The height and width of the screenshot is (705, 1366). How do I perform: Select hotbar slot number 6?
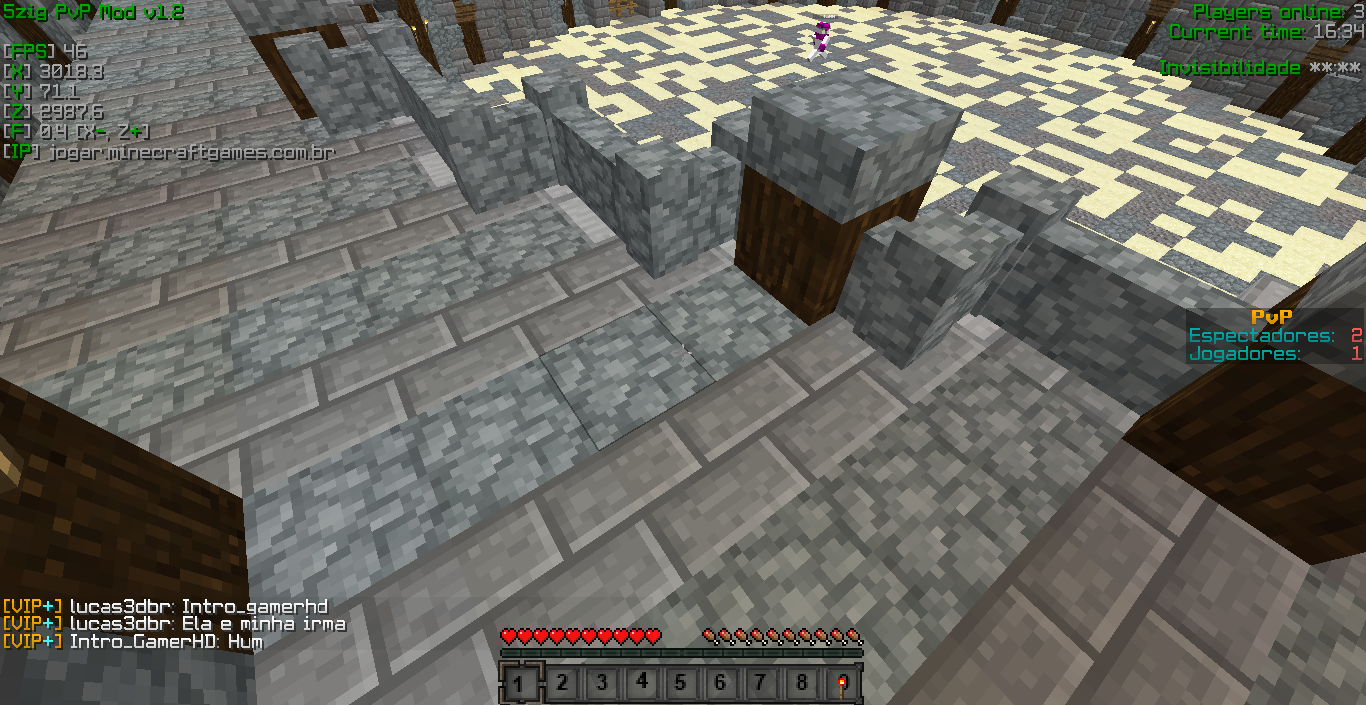pos(721,684)
